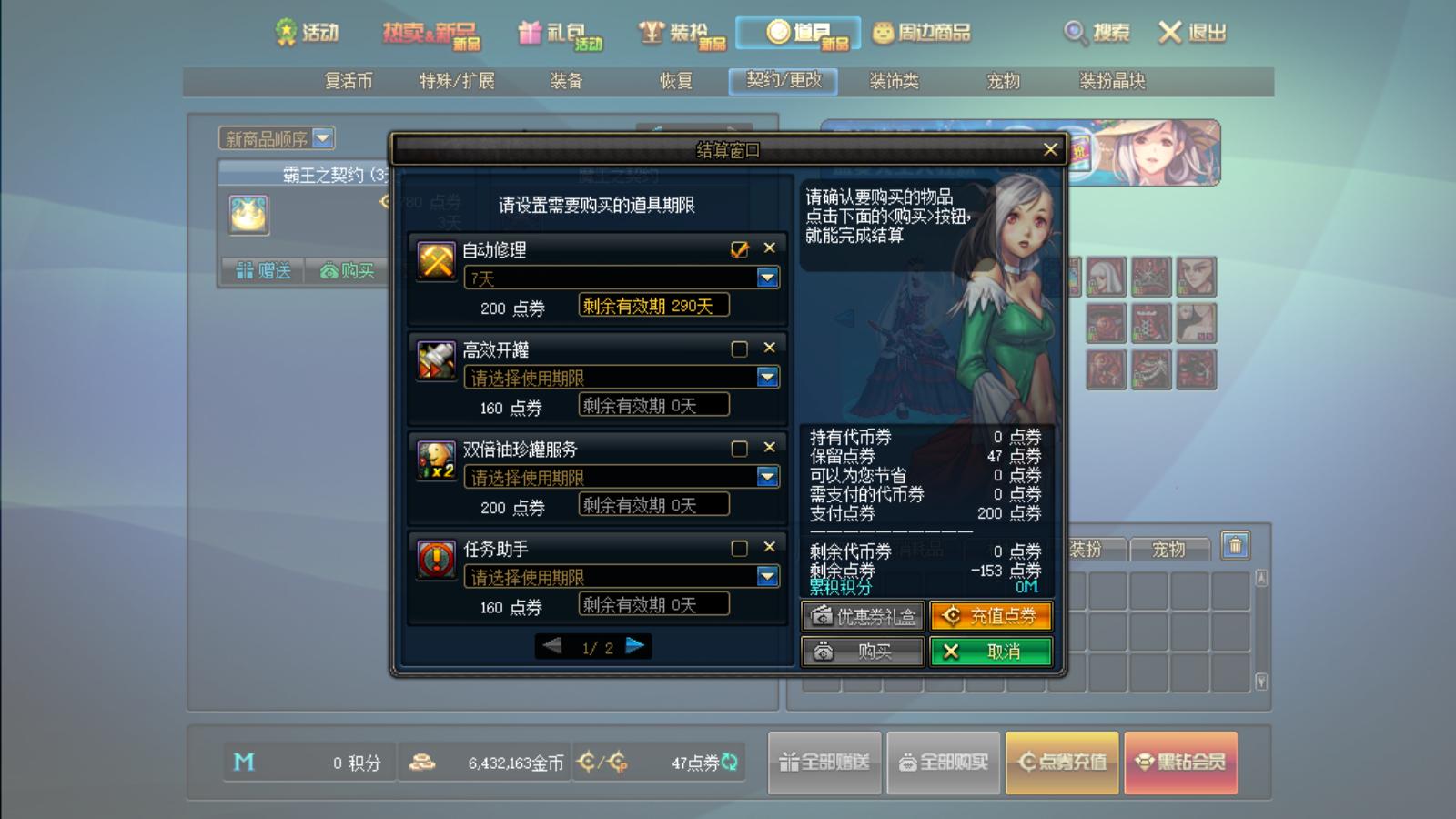Toggle the 自动修理 checkbox

tap(739, 248)
